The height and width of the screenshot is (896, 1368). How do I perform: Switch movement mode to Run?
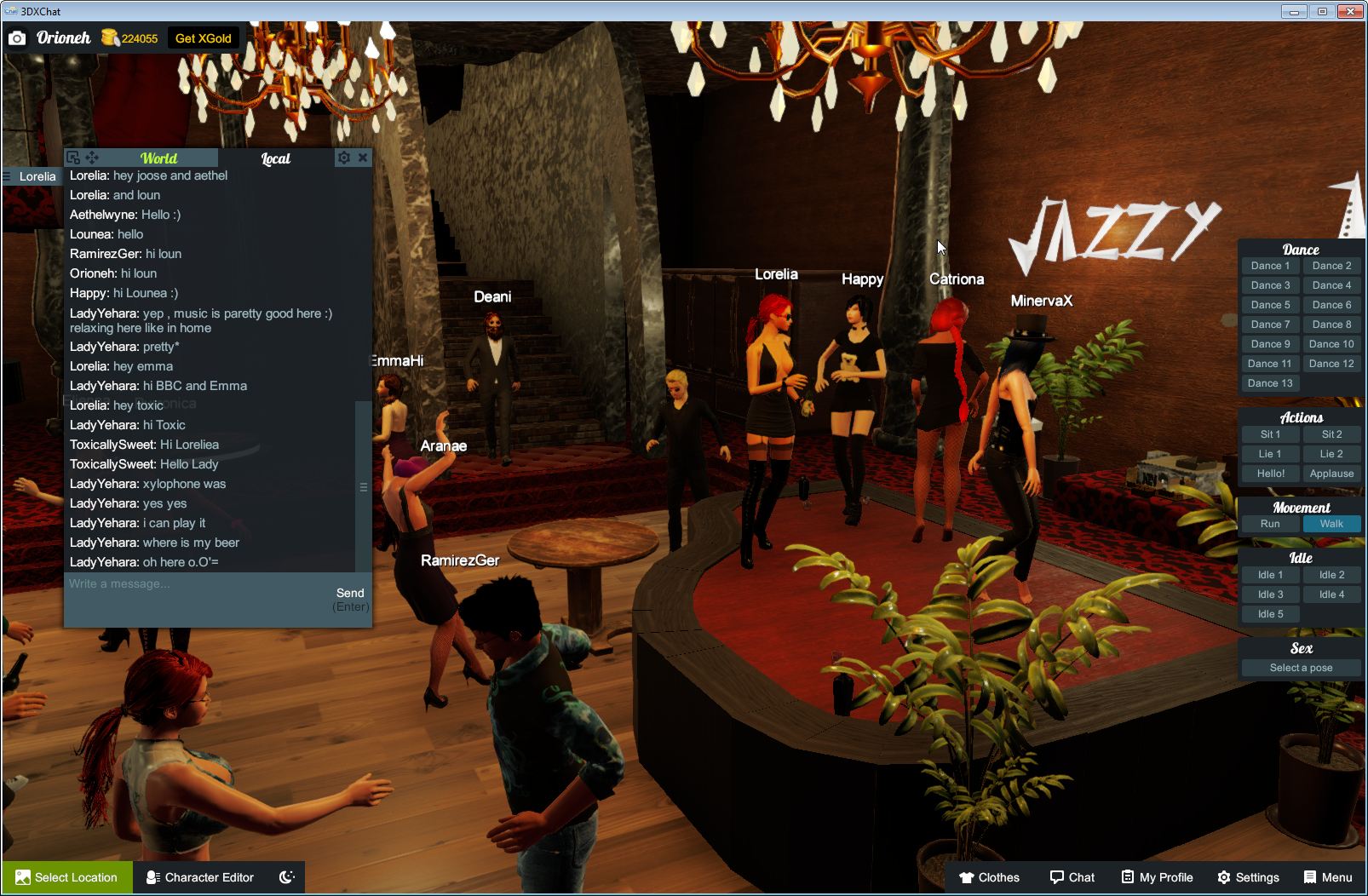click(x=1270, y=524)
